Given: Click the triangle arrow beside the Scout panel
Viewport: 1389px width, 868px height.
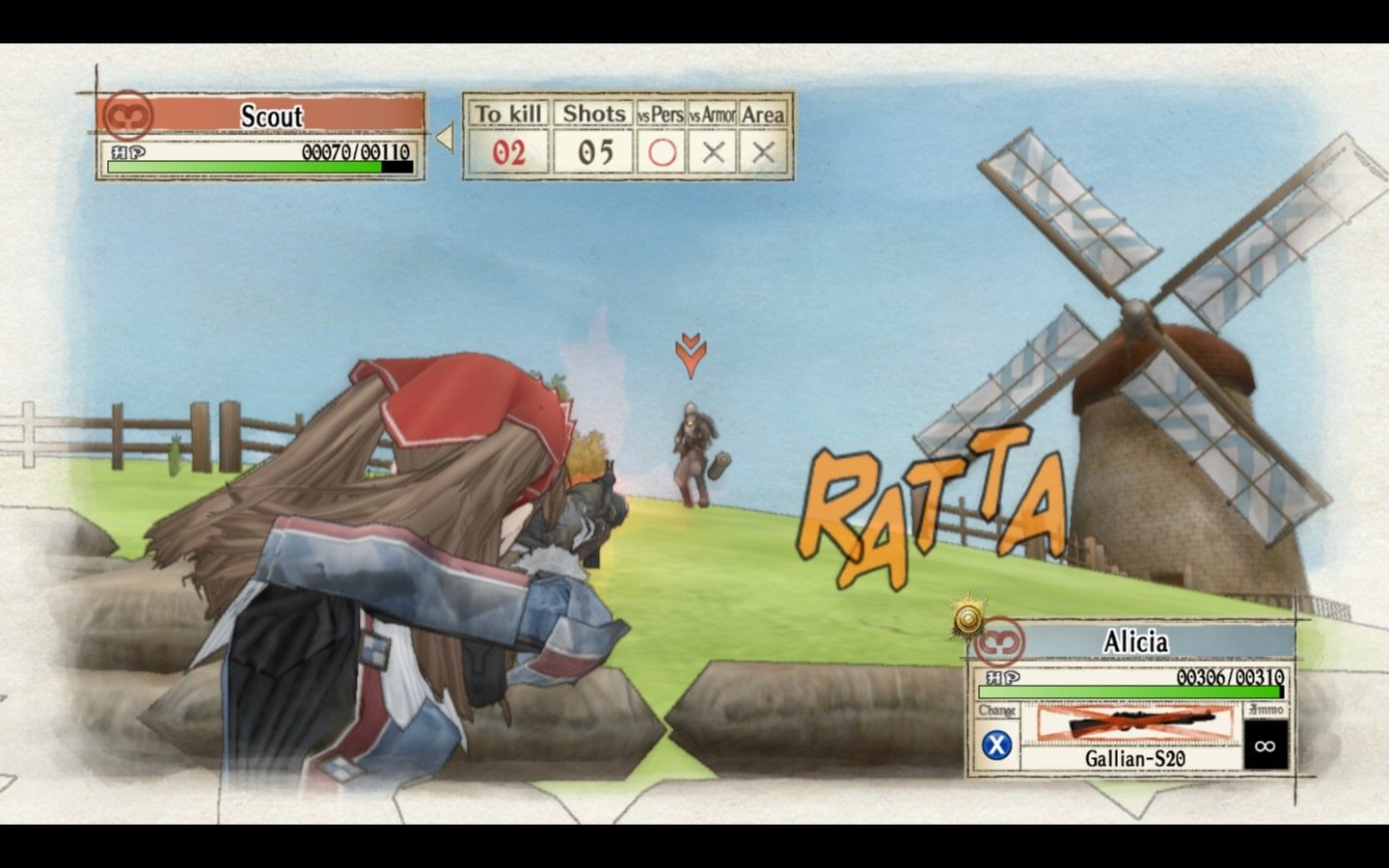Looking at the screenshot, I should click(x=445, y=138).
